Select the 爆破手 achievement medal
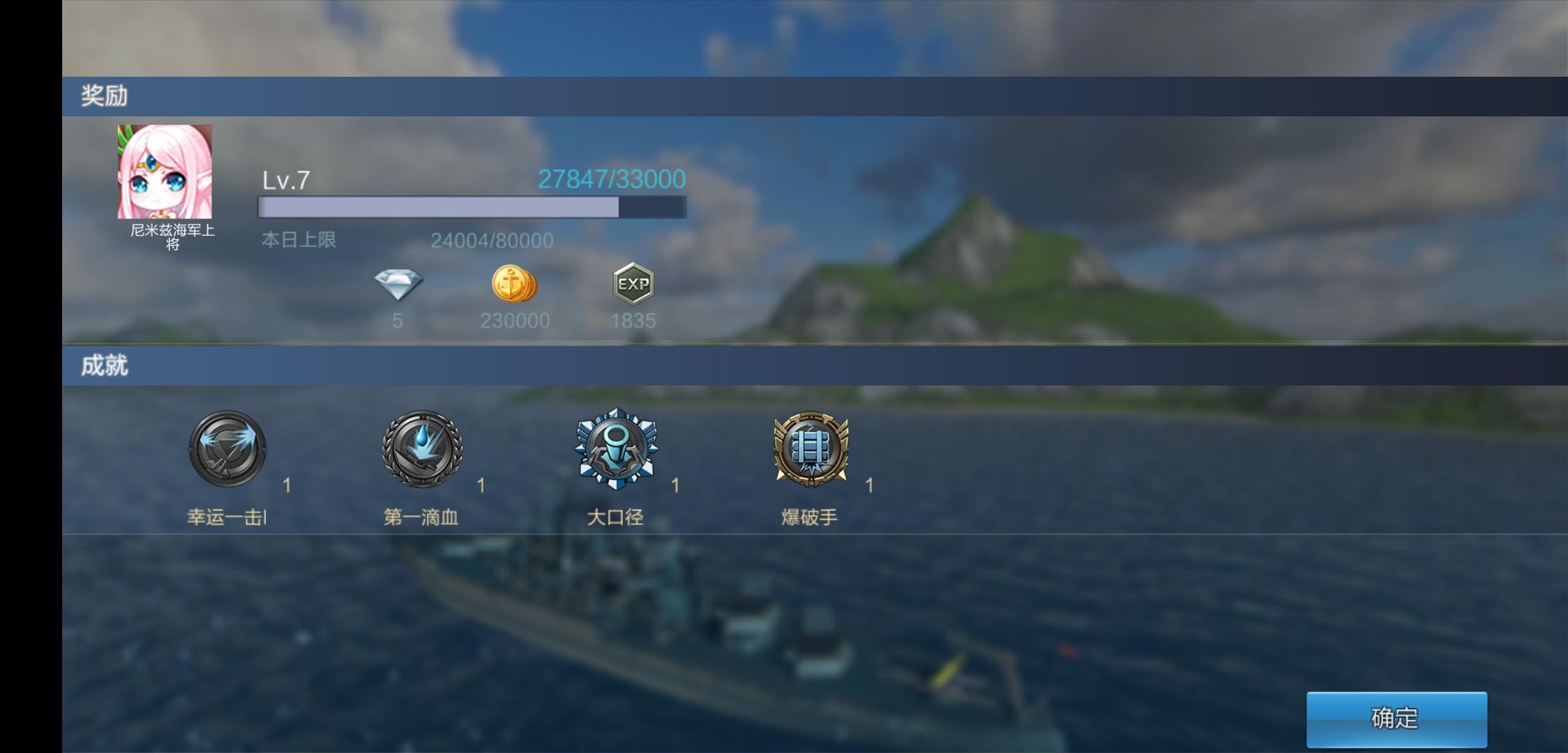The height and width of the screenshot is (753, 1568). point(811,448)
